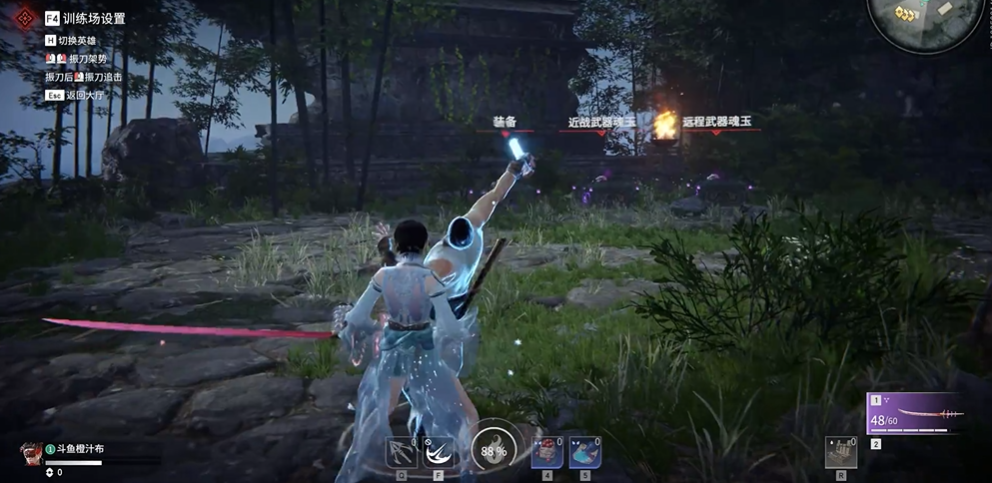Screen dimensions: 992x483
Task: Open the backpack item slot icon
Action: click(x=842, y=452)
